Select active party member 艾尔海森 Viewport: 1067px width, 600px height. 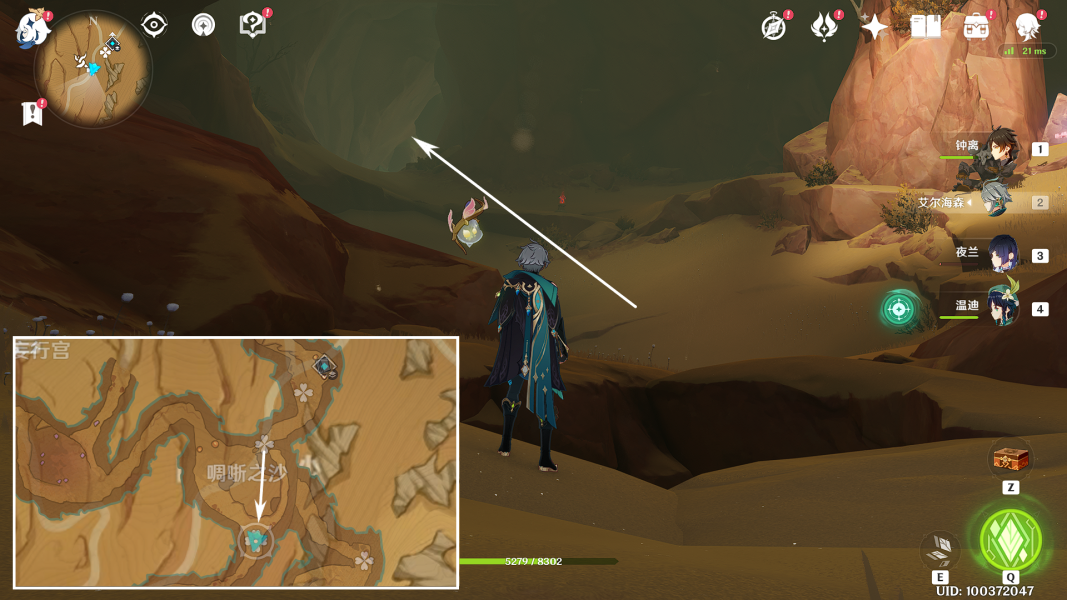pyautogui.click(x=997, y=202)
